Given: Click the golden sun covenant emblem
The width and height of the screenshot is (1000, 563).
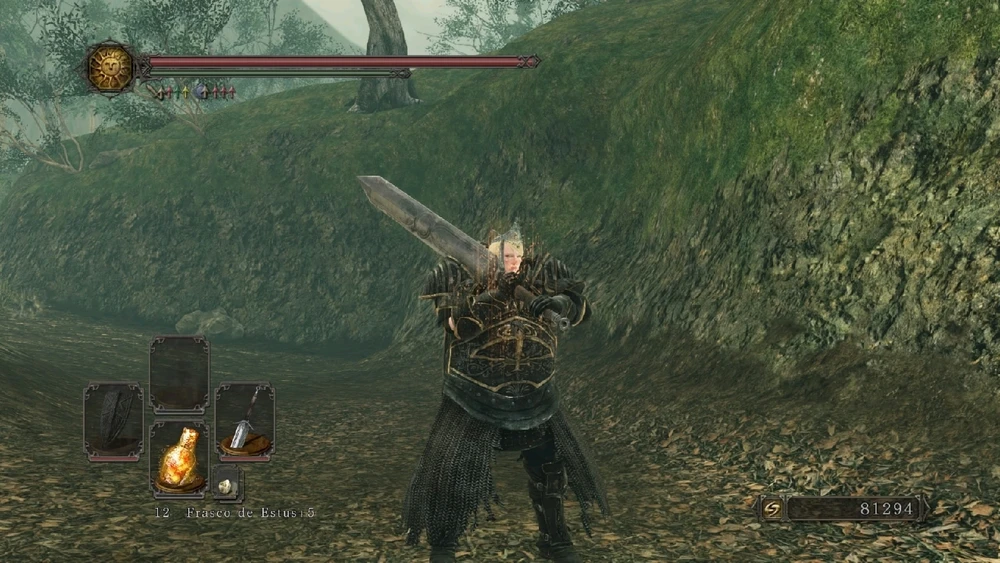Looking at the screenshot, I should coord(110,67).
